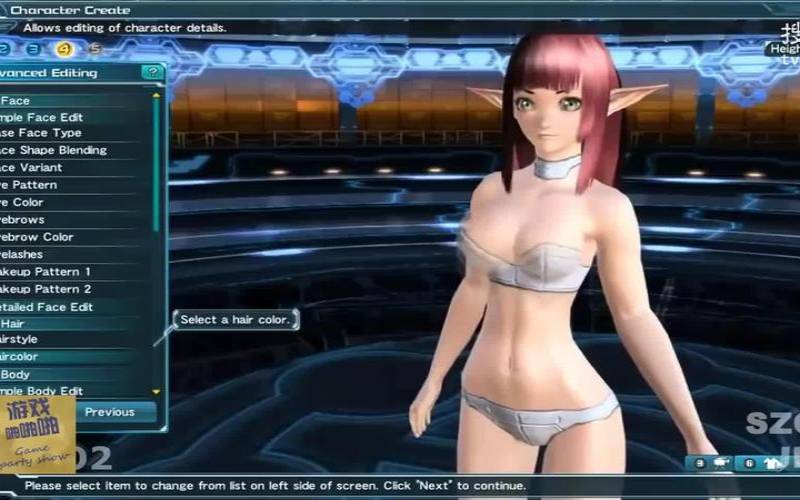The height and width of the screenshot is (500, 800).
Task: Open Makeup Pattern 2
Action: (x=48, y=289)
